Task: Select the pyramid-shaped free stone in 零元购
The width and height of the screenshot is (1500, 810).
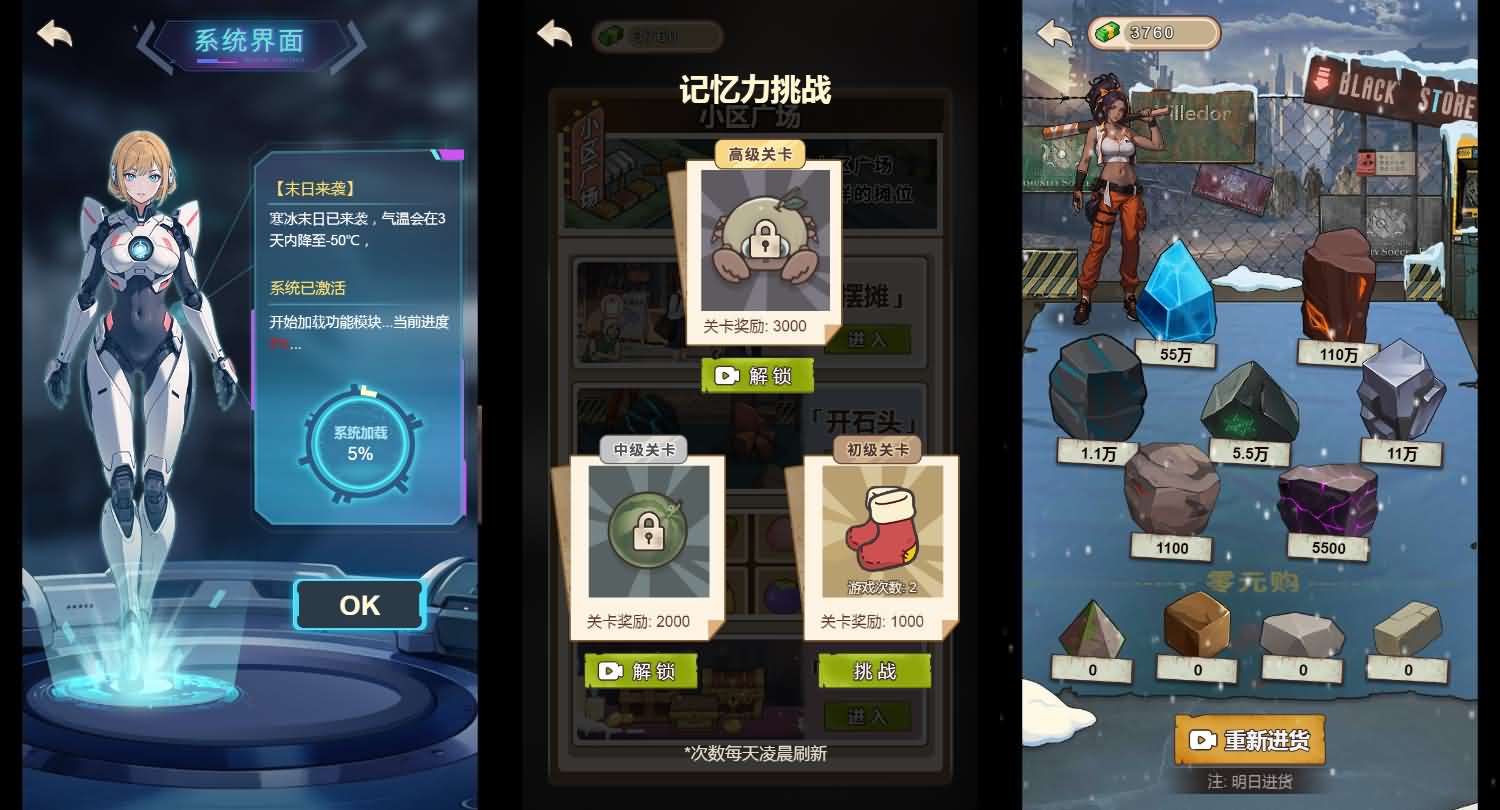Action: pyautogui.click(x=1090, y=625)
